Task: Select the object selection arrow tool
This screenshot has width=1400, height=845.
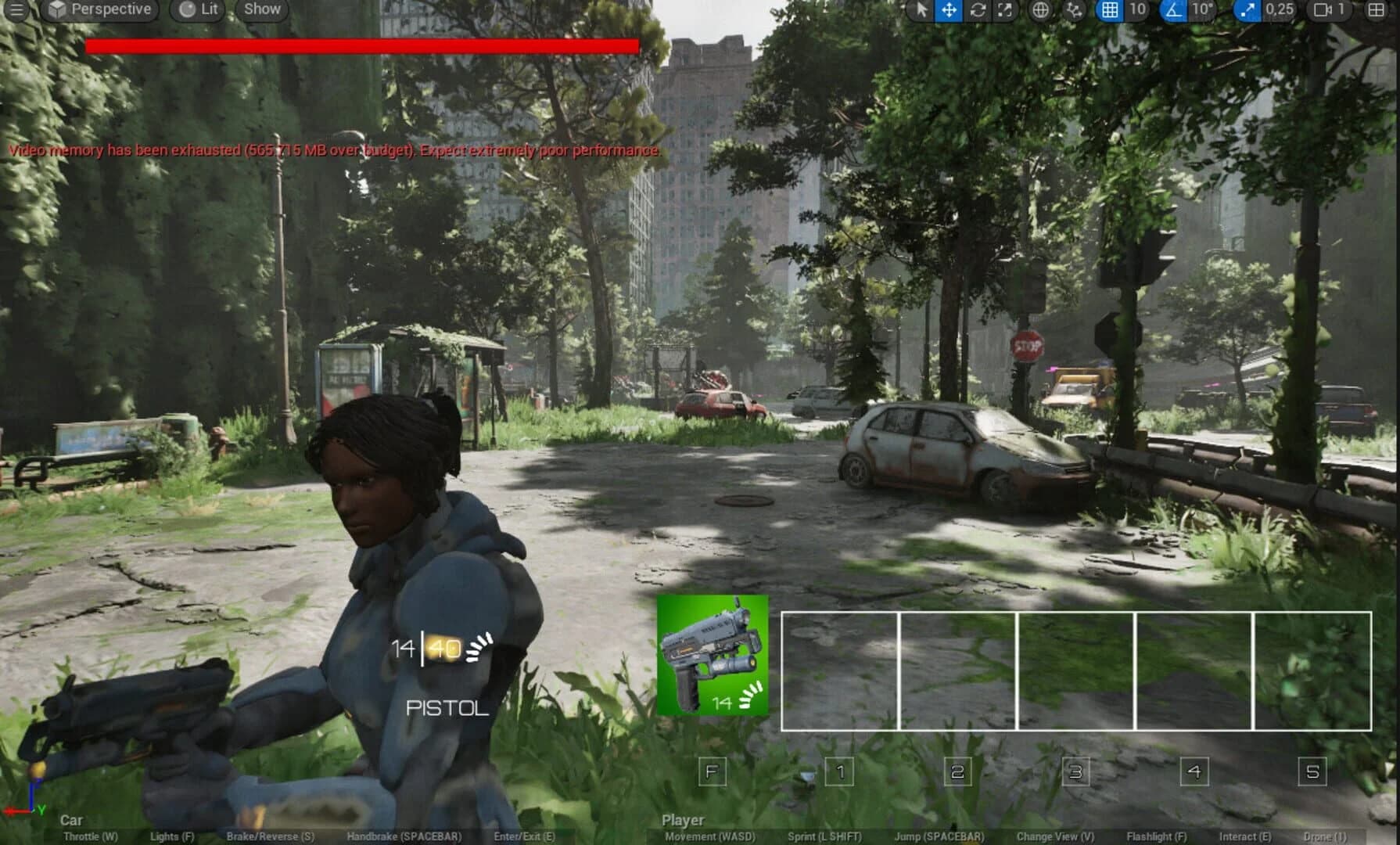Action: pos(922,11)
